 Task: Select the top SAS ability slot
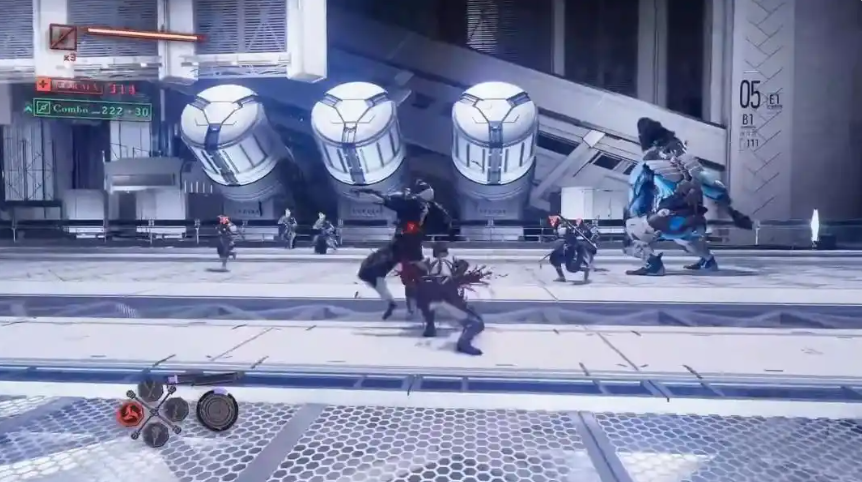coord(152,390)
